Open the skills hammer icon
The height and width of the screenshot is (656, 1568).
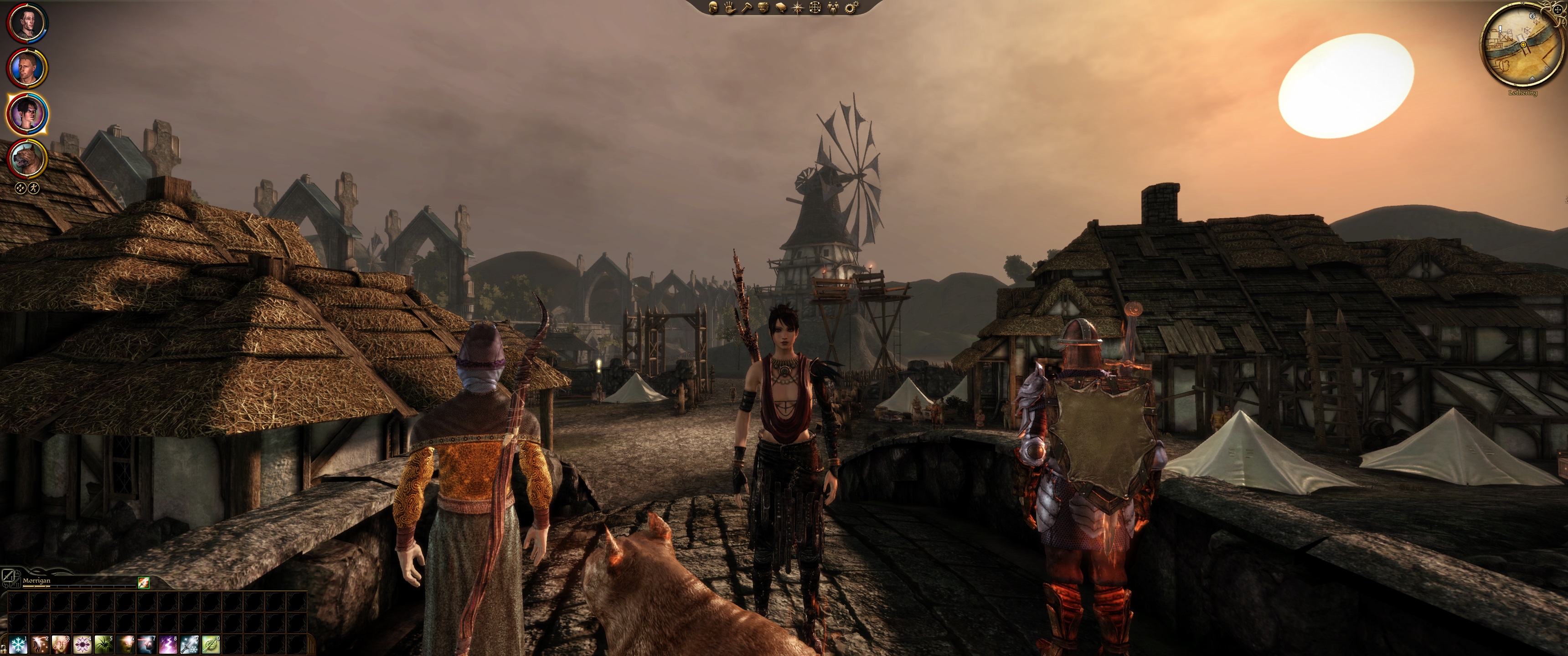(x=746, y=7)
